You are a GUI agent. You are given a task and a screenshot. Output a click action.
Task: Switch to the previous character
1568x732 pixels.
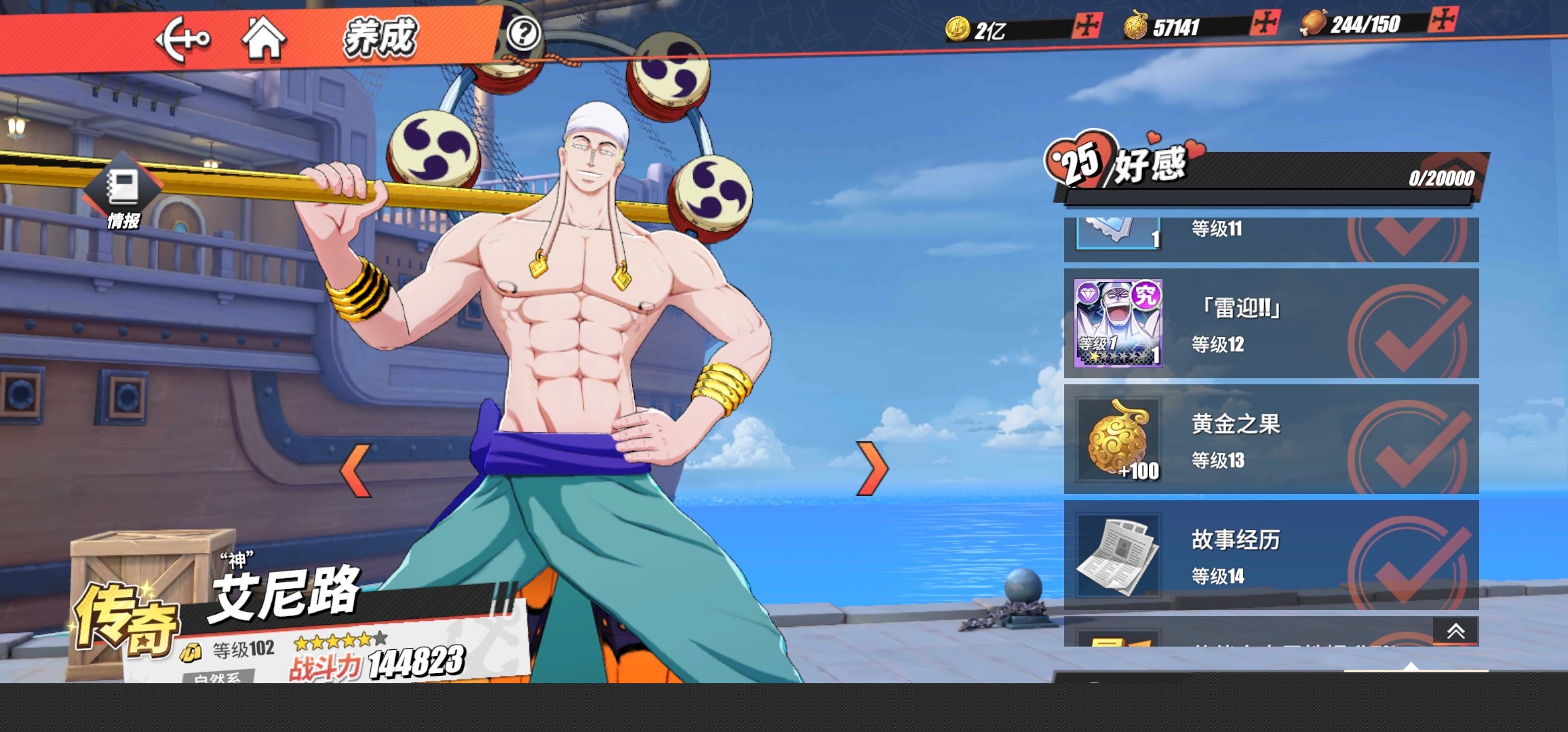[x=356, y=470]
